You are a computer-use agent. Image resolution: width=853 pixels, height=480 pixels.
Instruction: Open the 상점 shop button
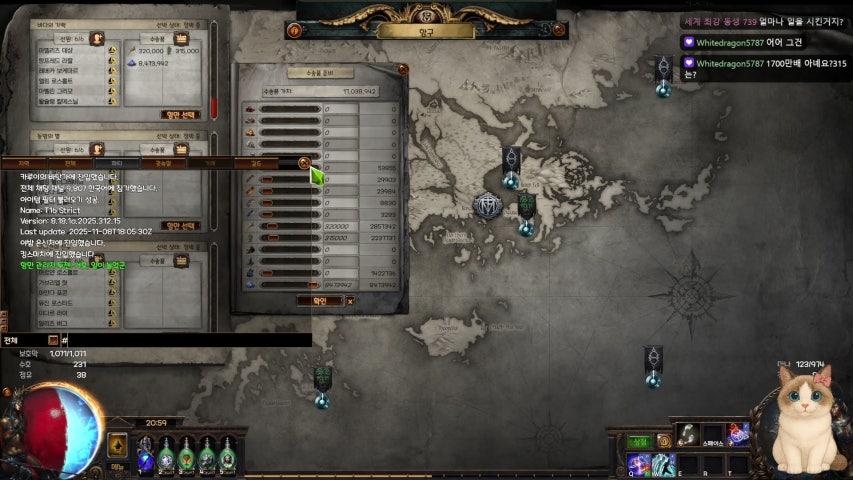[x=638, y=441]
